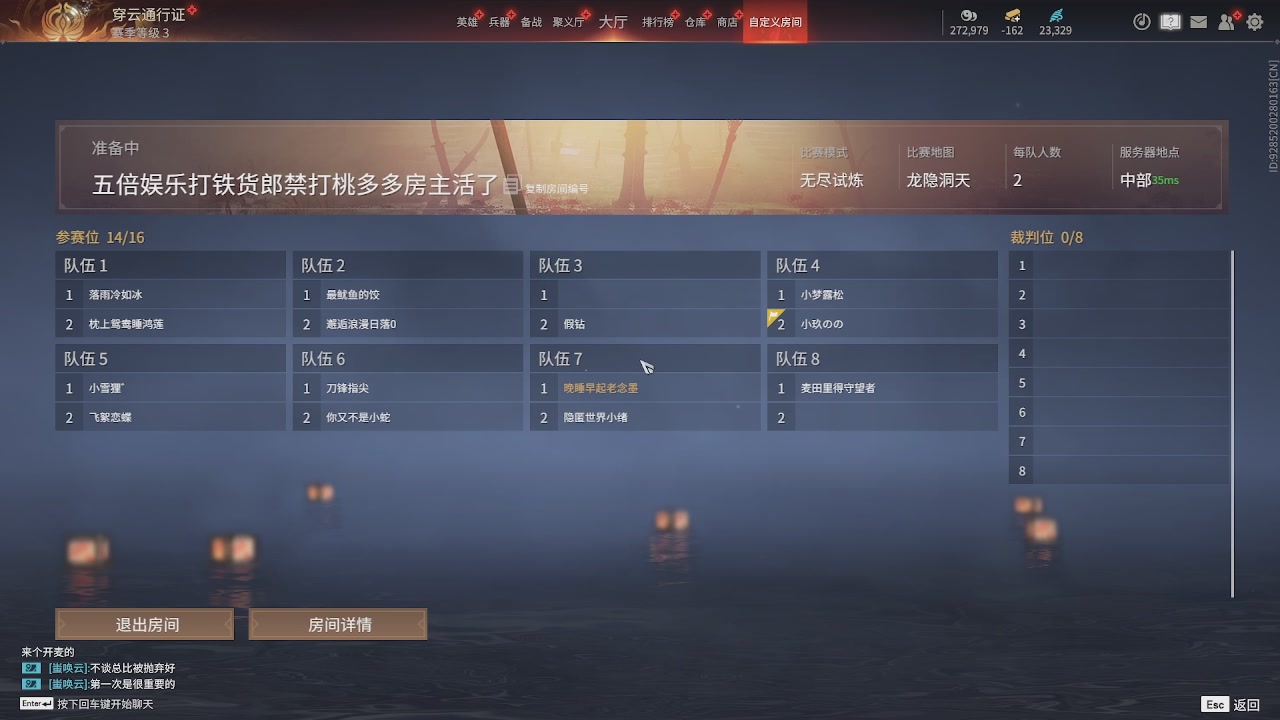This screenshot has height=720, width=1280.
Task: Open the mail envelope icon
Action: (x=1199, y=20)
